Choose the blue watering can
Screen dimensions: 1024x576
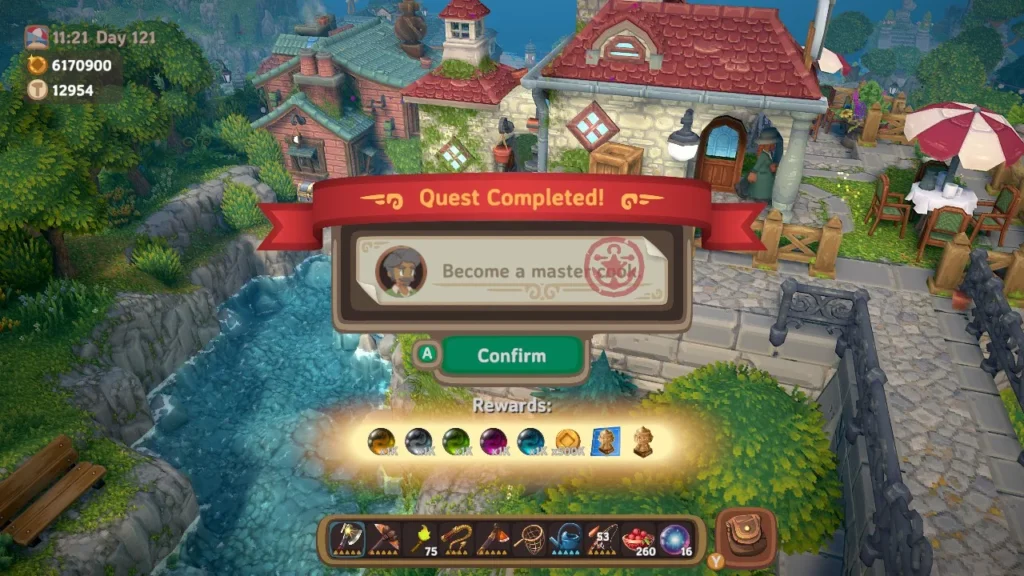click(x=567, y=538)
